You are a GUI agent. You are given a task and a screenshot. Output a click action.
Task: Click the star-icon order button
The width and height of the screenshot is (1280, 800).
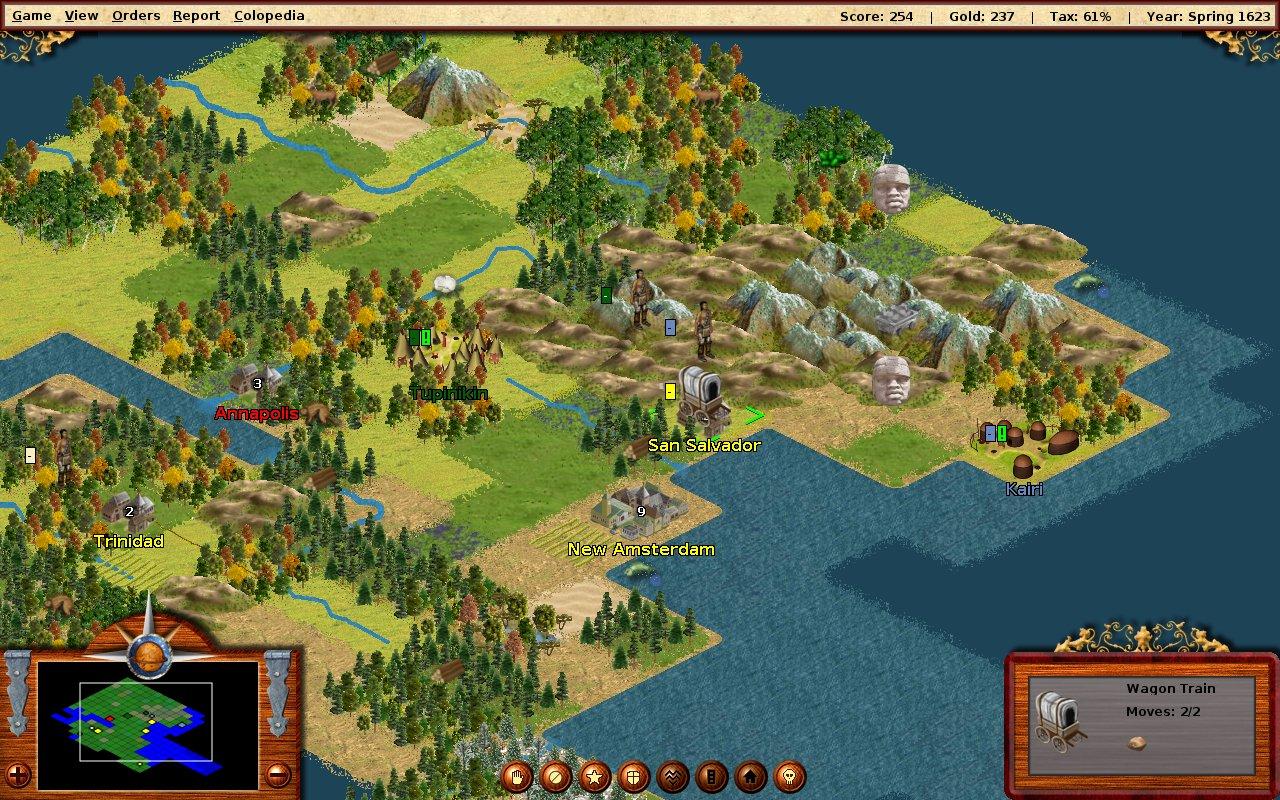[x=595, y=776]
